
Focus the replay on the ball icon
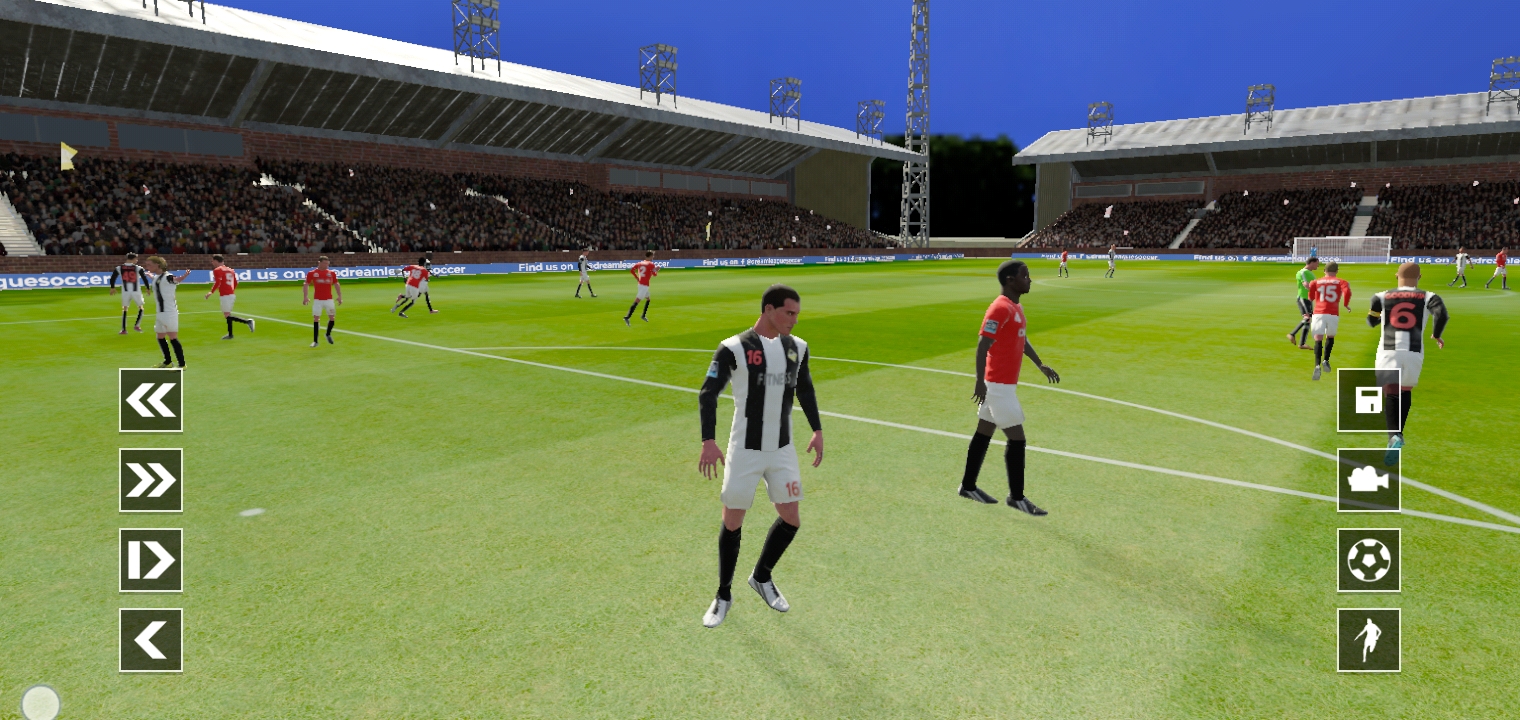[1368, 560]
